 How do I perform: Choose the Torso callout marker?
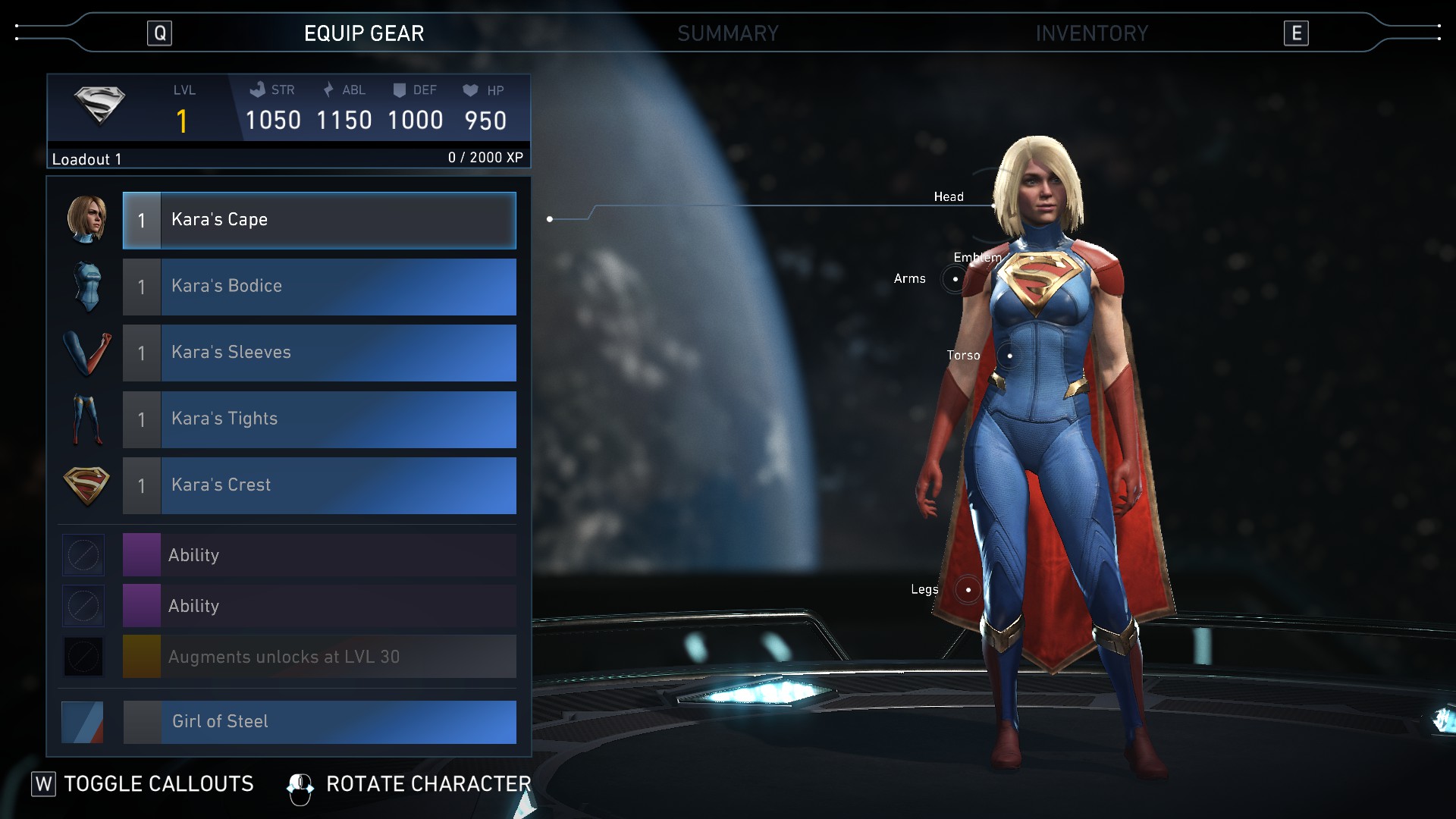click(x=1009, y=356)
